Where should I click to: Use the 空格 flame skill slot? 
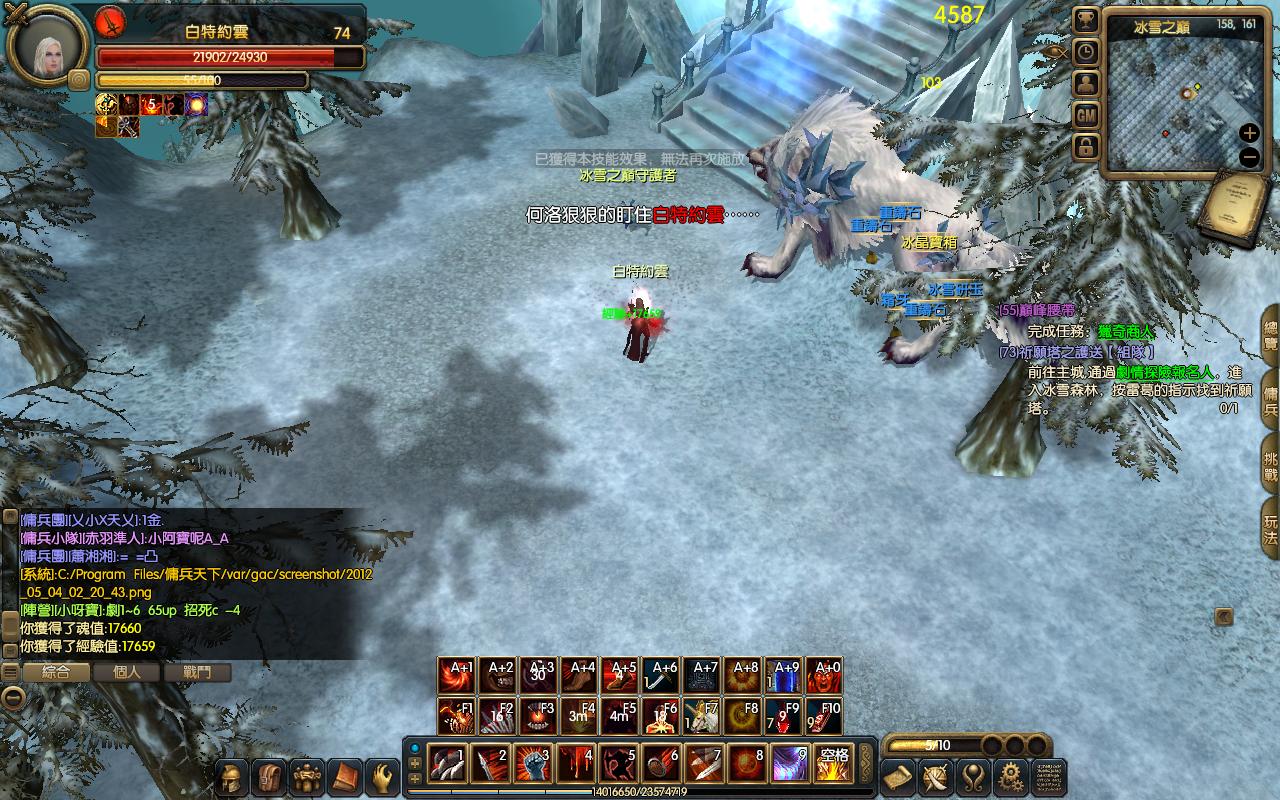point(831,764)
